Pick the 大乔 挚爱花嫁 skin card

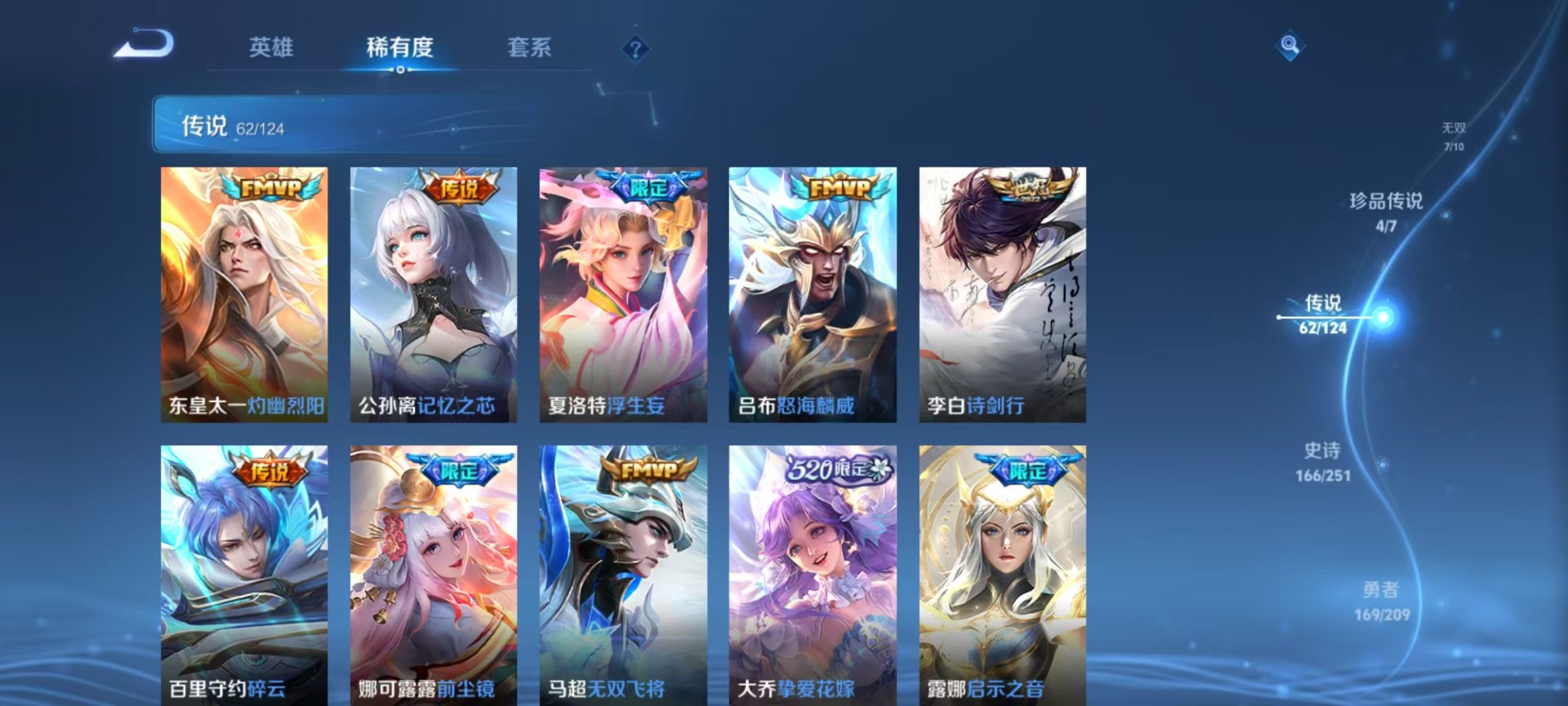[x=813, y=572]
